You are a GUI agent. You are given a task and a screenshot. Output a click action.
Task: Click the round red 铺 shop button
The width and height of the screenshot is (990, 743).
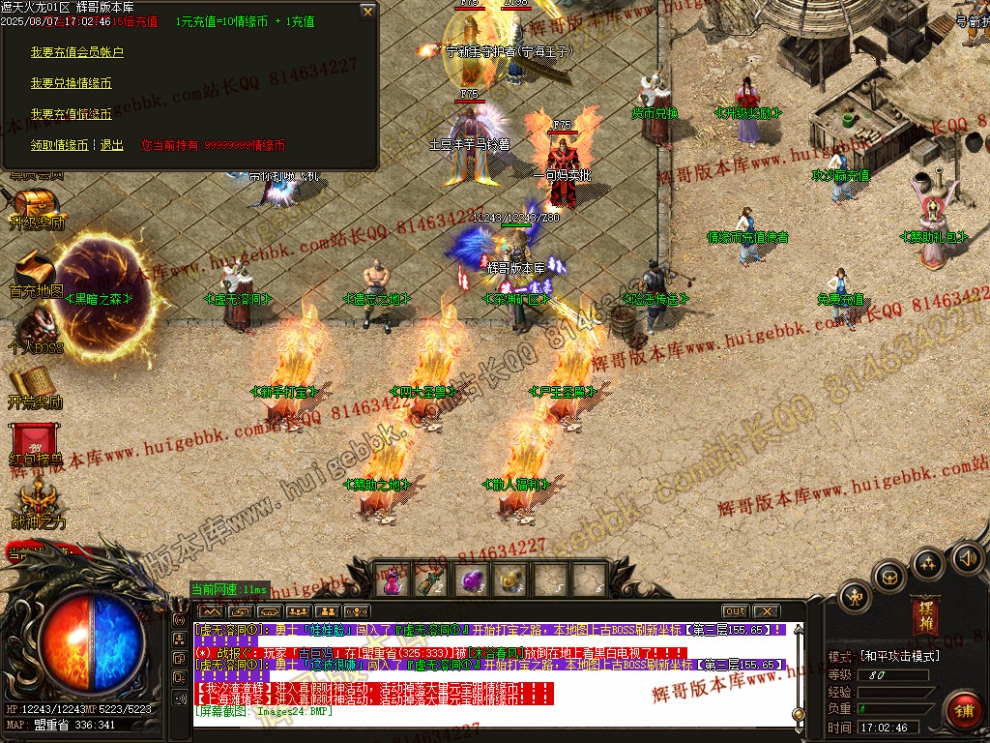pos(964,711)
